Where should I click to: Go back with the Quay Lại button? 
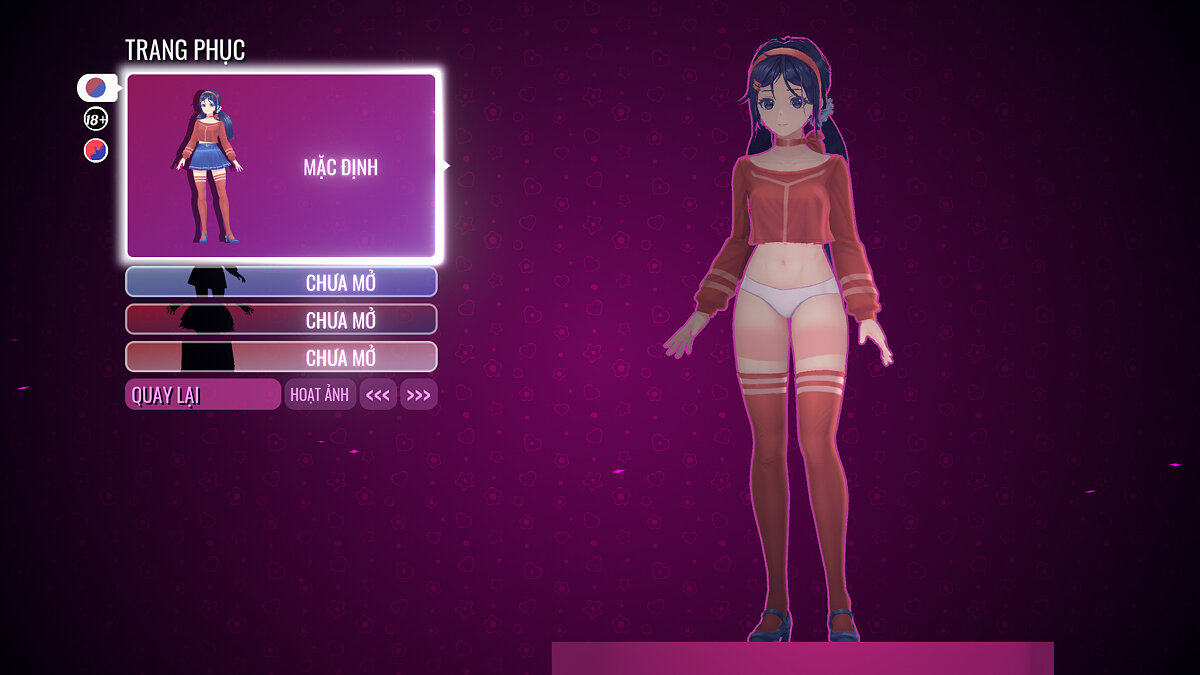coord(203,395)
